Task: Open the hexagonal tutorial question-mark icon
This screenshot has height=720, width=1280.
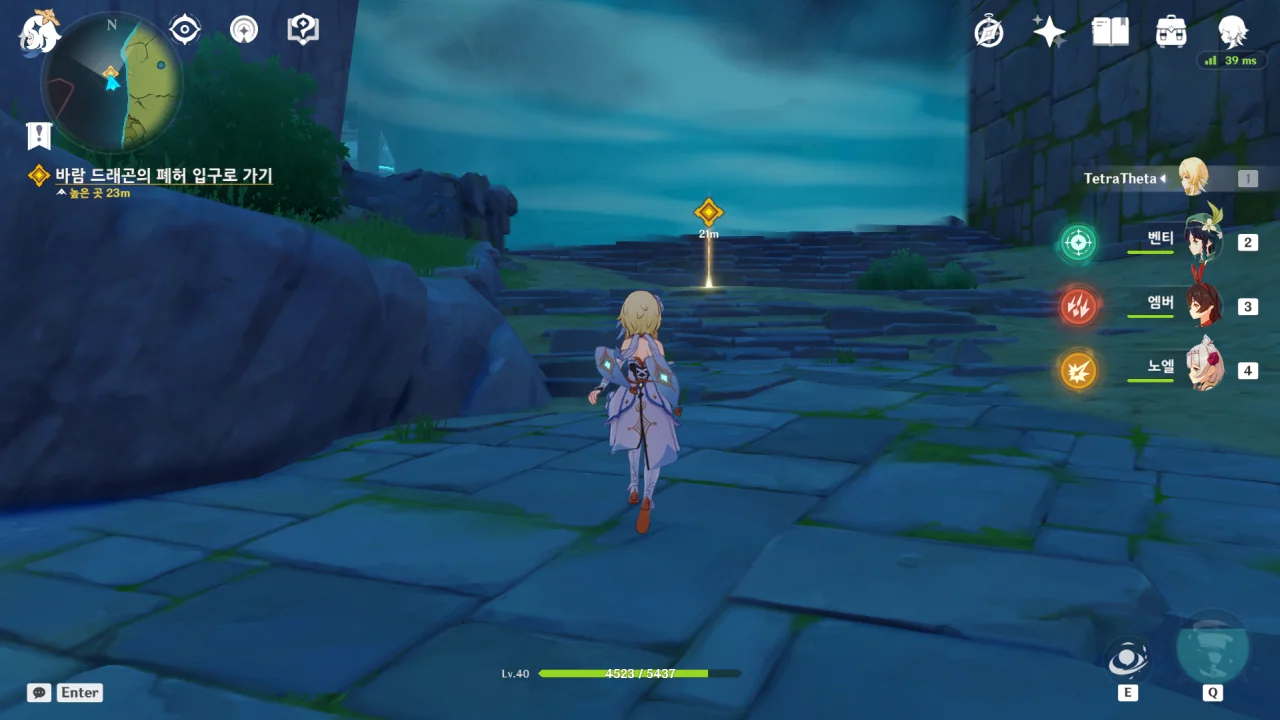Action: (x=302, y=30)
